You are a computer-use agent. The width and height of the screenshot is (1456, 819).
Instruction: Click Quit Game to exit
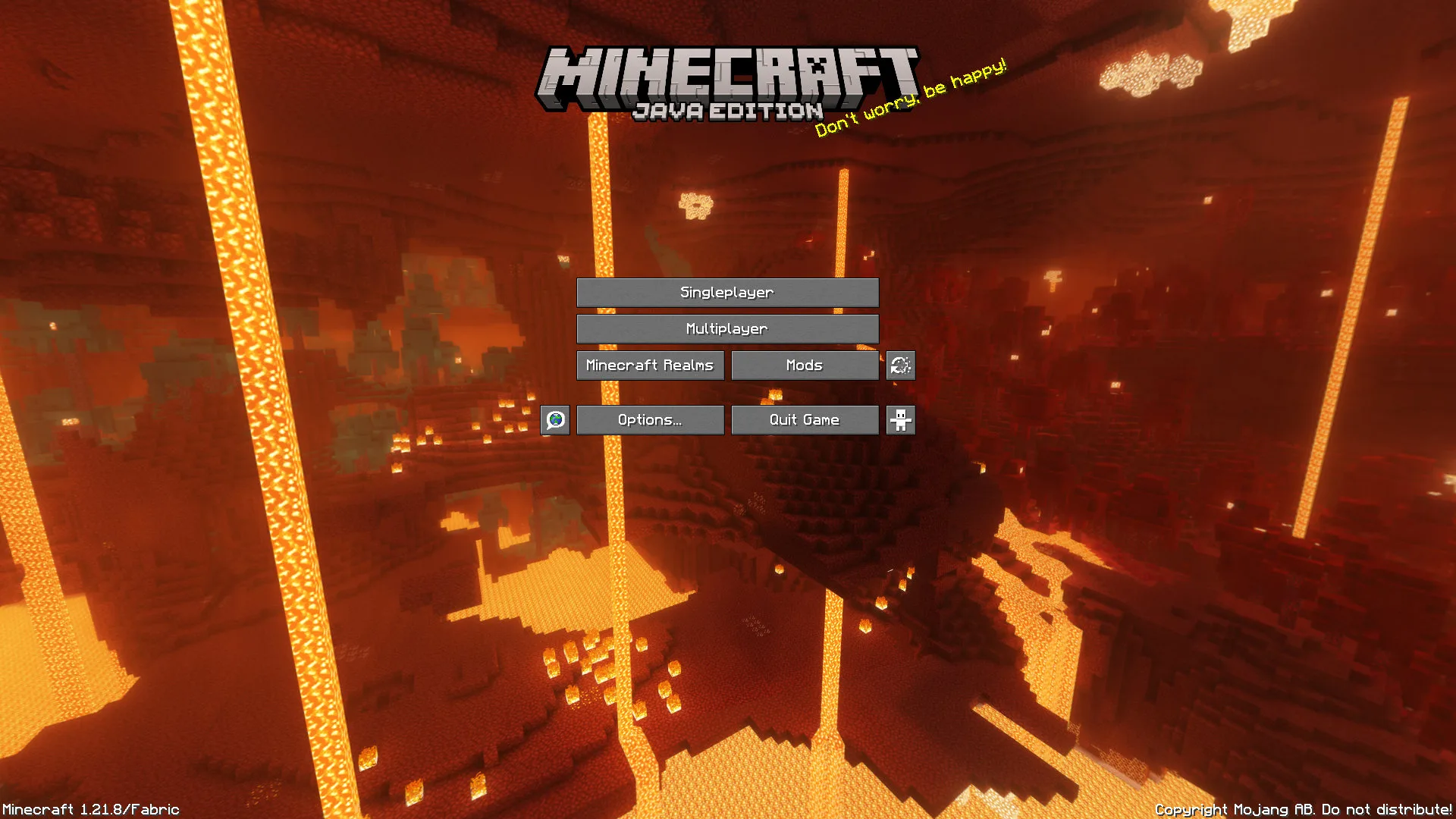pos(804,419)
